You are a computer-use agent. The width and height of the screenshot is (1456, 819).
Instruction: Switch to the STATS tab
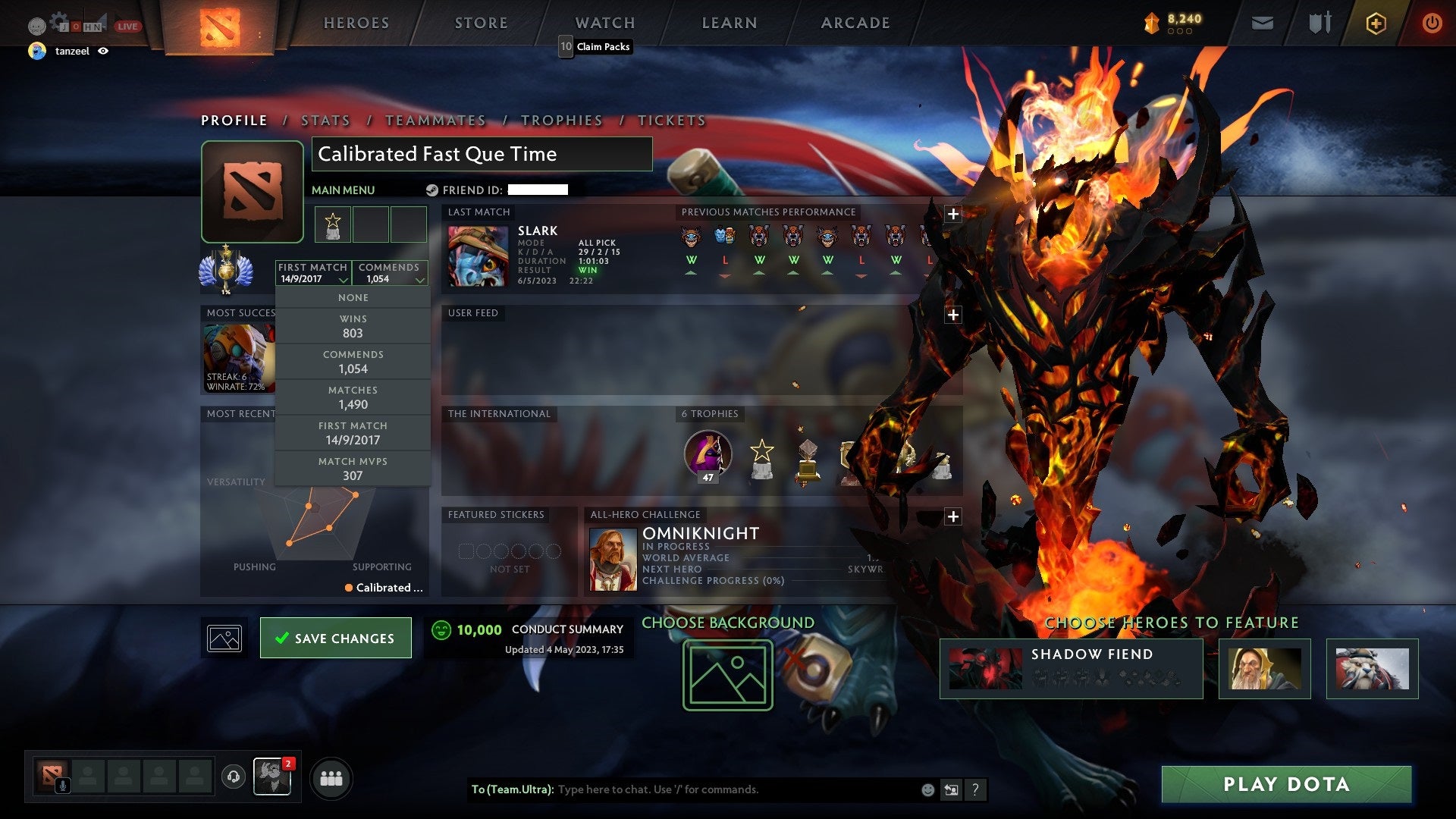pos(325,120)
